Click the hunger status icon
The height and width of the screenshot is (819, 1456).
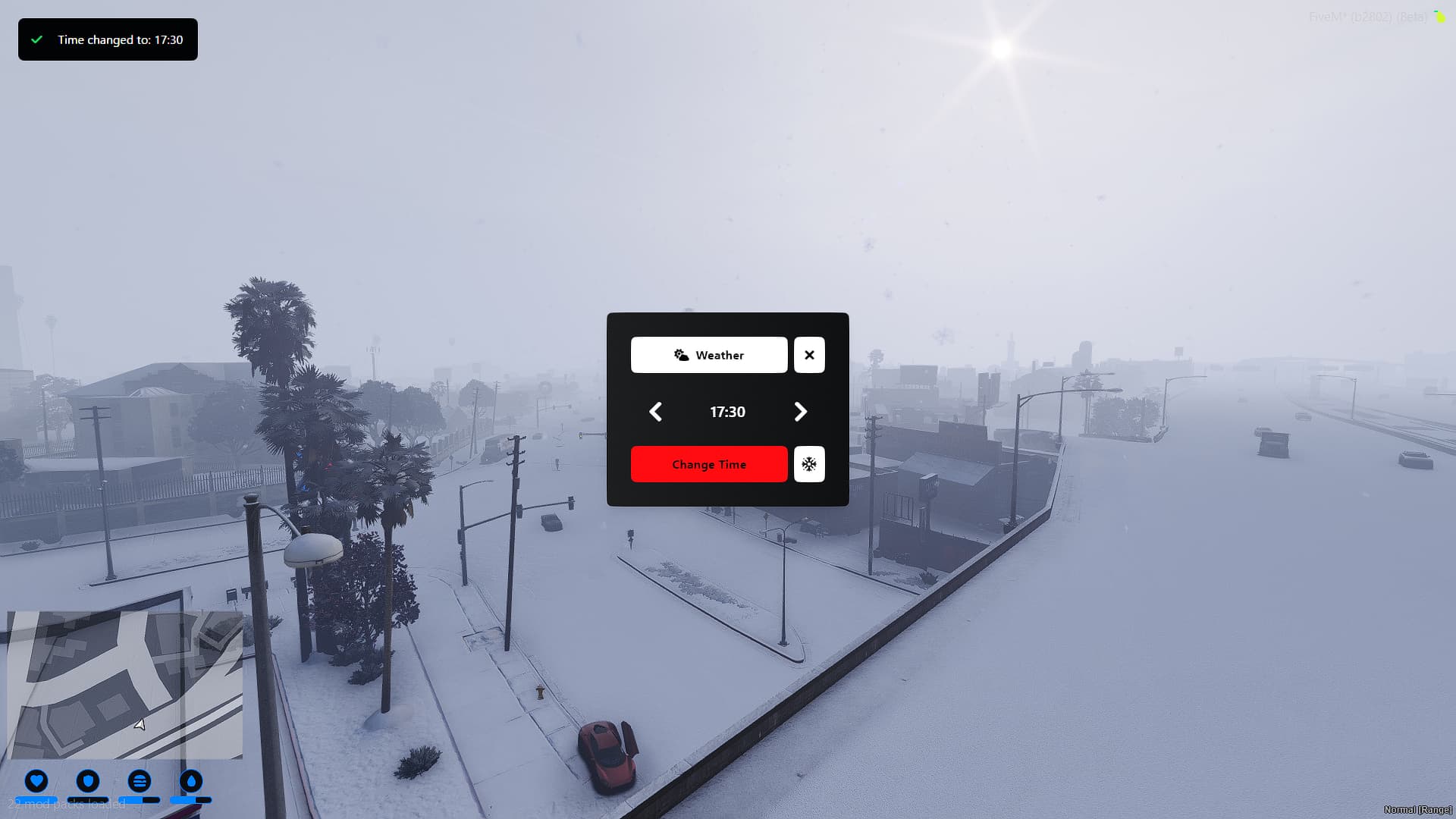pos(140,782)
